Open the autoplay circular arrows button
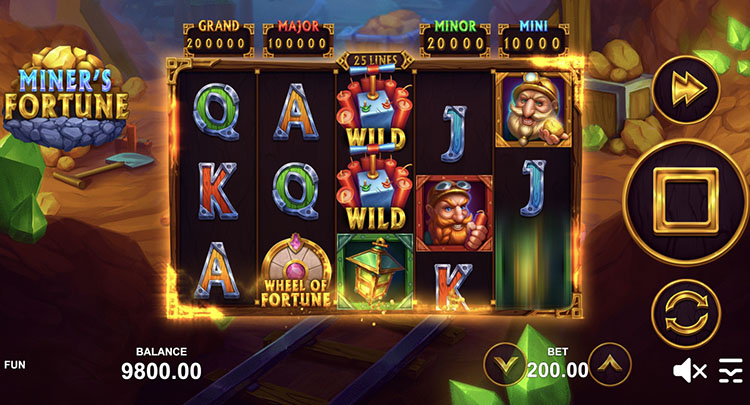Viewport: 750px width, 405px height. 687,312
